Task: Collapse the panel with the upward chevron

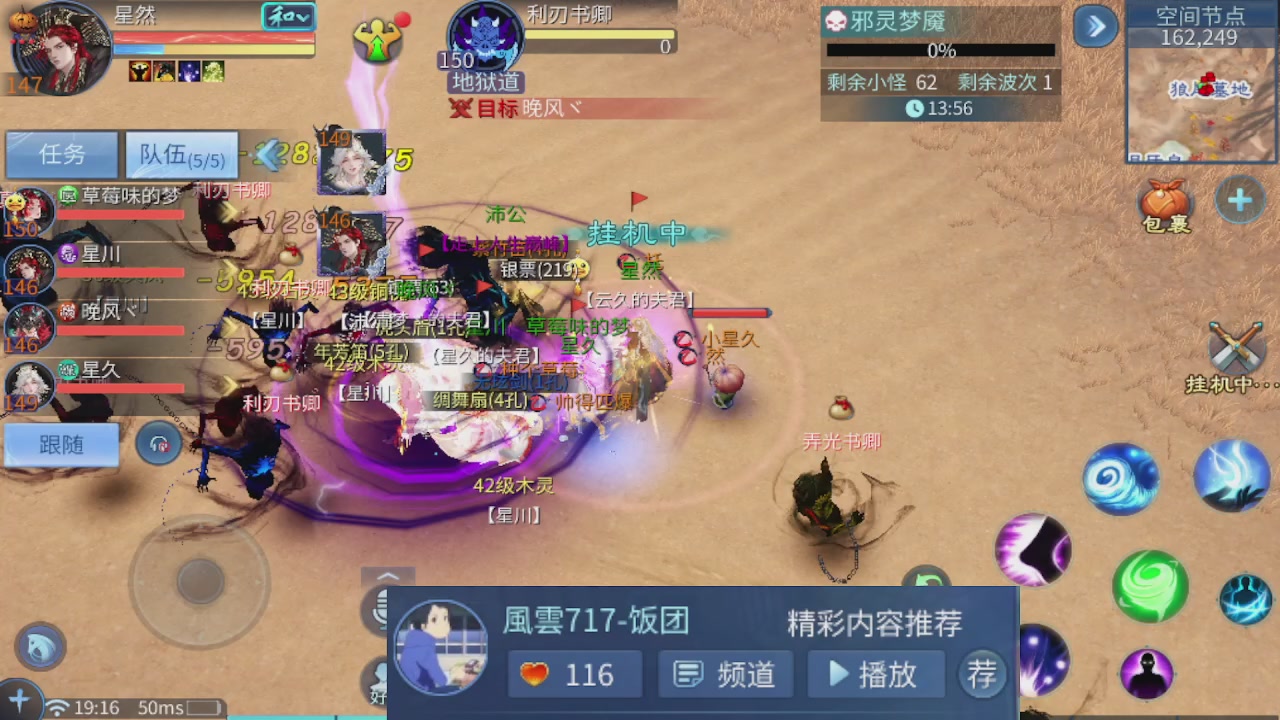Action: coord(388,576)
